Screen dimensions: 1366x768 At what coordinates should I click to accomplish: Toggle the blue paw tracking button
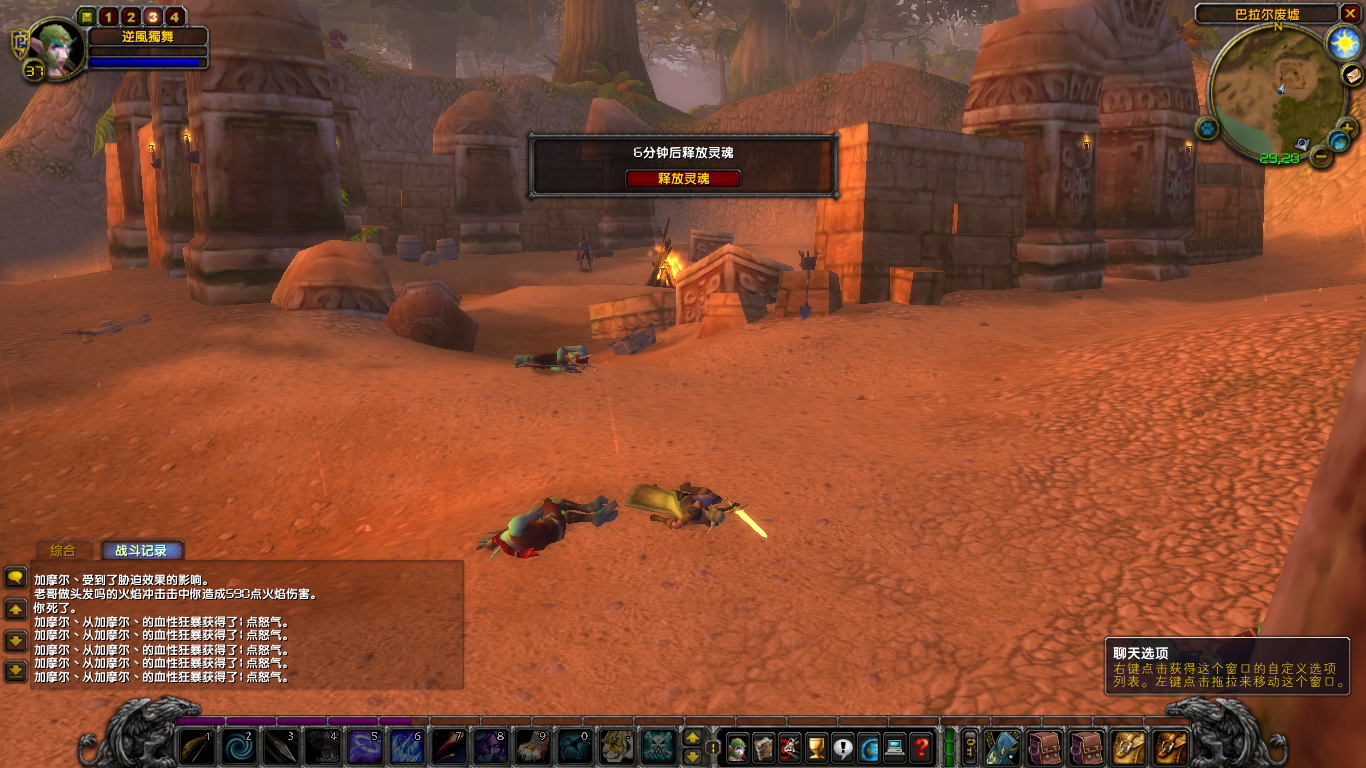coord(1207,128)
